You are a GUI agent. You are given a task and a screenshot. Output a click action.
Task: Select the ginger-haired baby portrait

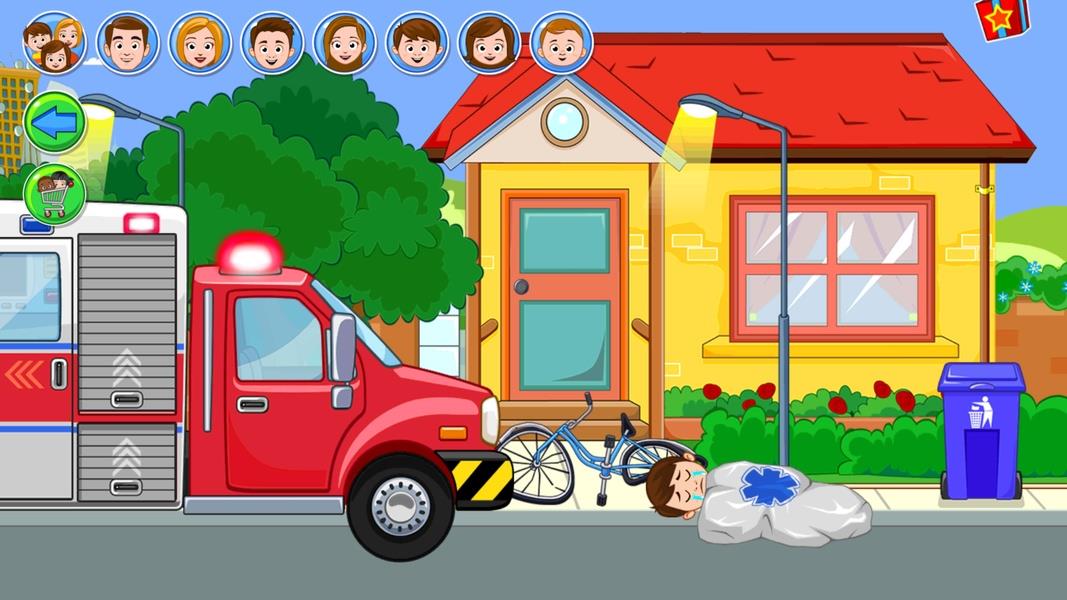[561, 43]
